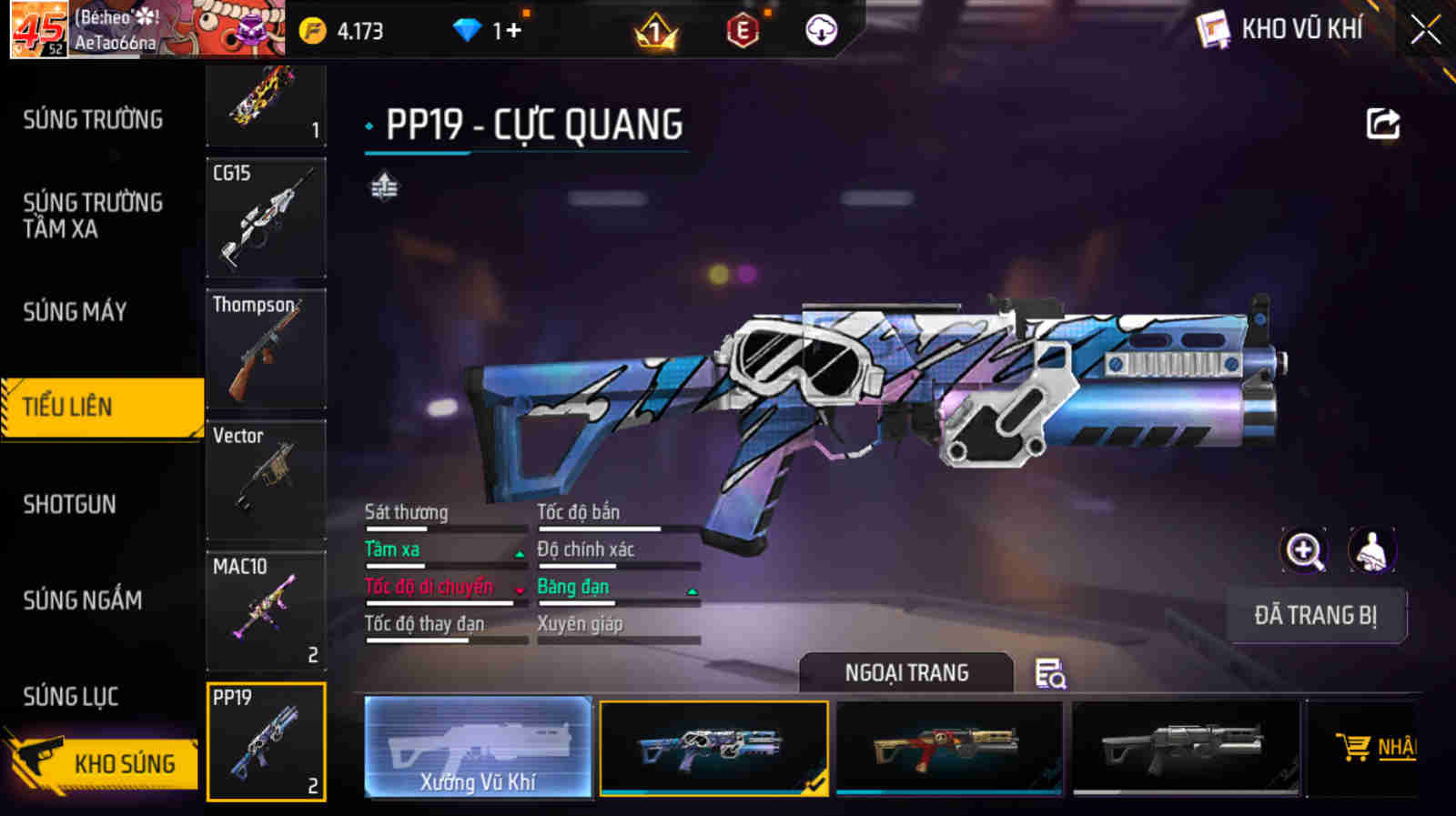Click the gold coin balance icon
Image resolution: width=1456 pixels, height=816 pixels.
(x=314, y=28)
